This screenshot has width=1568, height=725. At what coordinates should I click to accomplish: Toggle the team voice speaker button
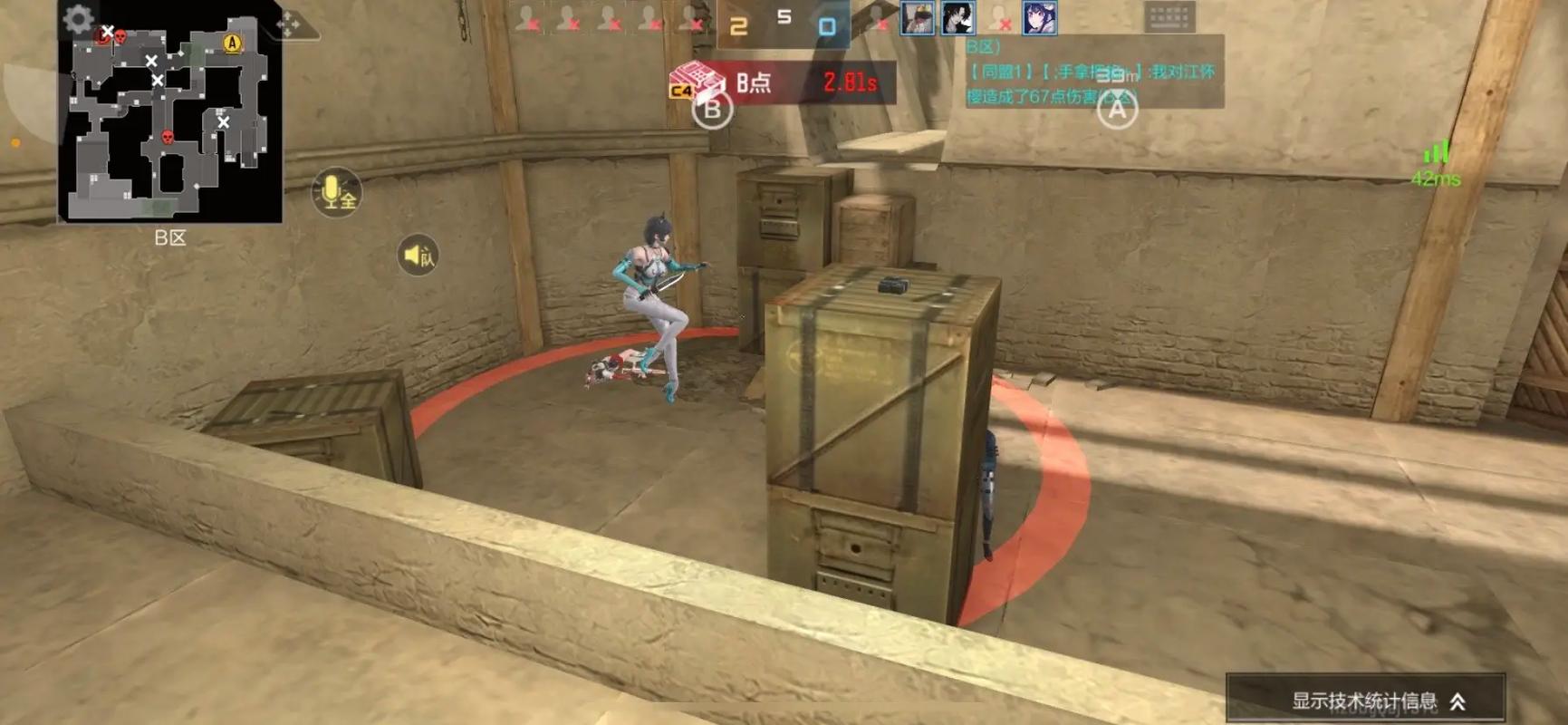click(418, 256)
